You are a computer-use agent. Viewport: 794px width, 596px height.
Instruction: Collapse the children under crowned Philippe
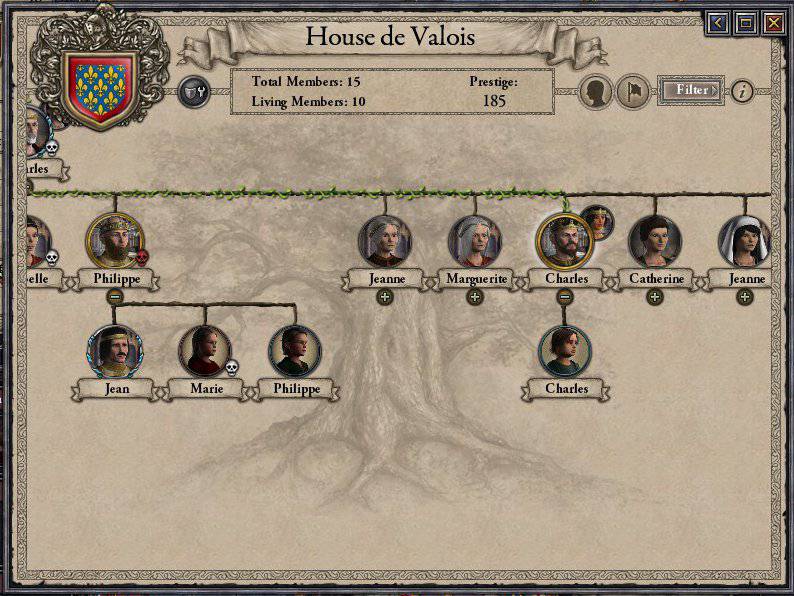(x=115, y=296)
